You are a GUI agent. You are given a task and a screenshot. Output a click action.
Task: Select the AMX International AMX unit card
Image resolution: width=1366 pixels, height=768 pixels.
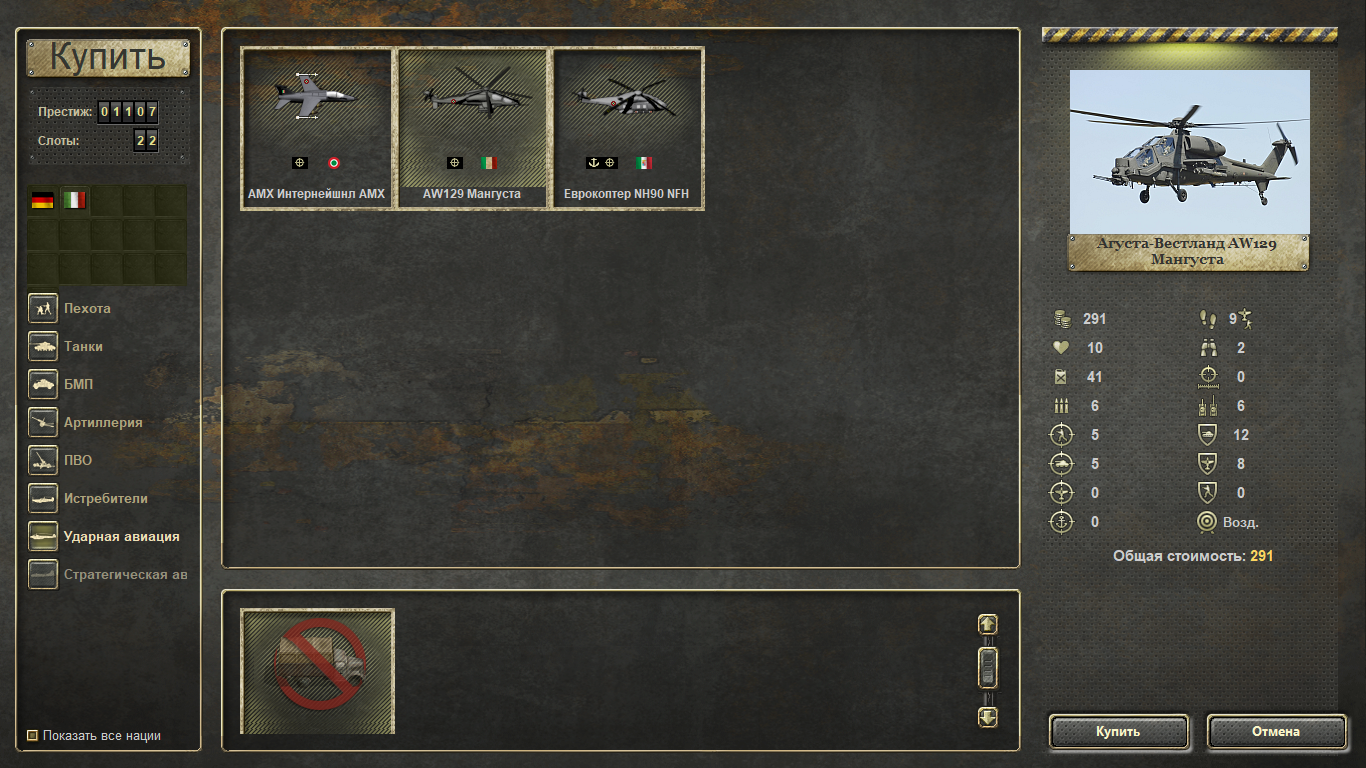(x=316, y=128)
